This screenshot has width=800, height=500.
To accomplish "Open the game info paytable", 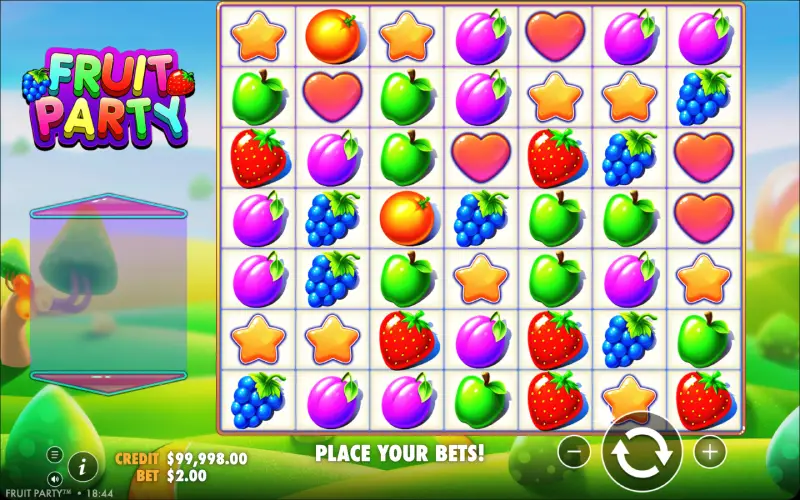I will 82,465.
